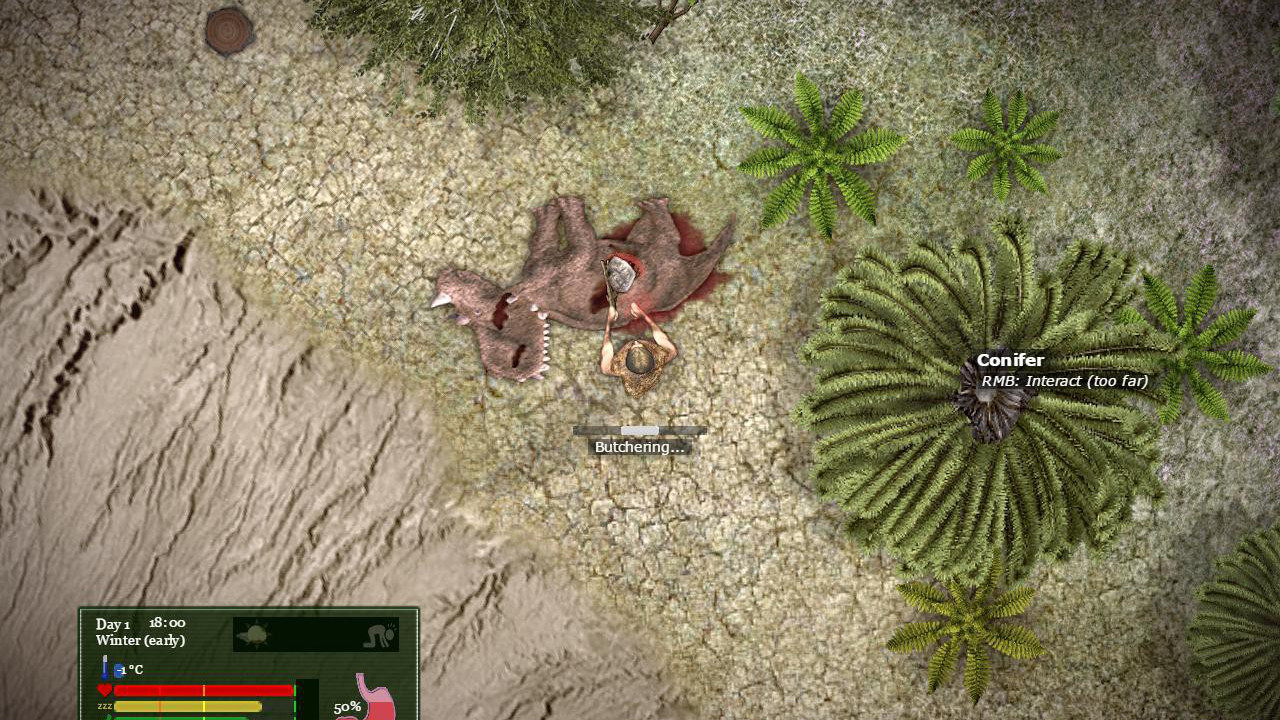Select the heart health icon
Viewport: 1280px width, 720px height.
[104, 690]
